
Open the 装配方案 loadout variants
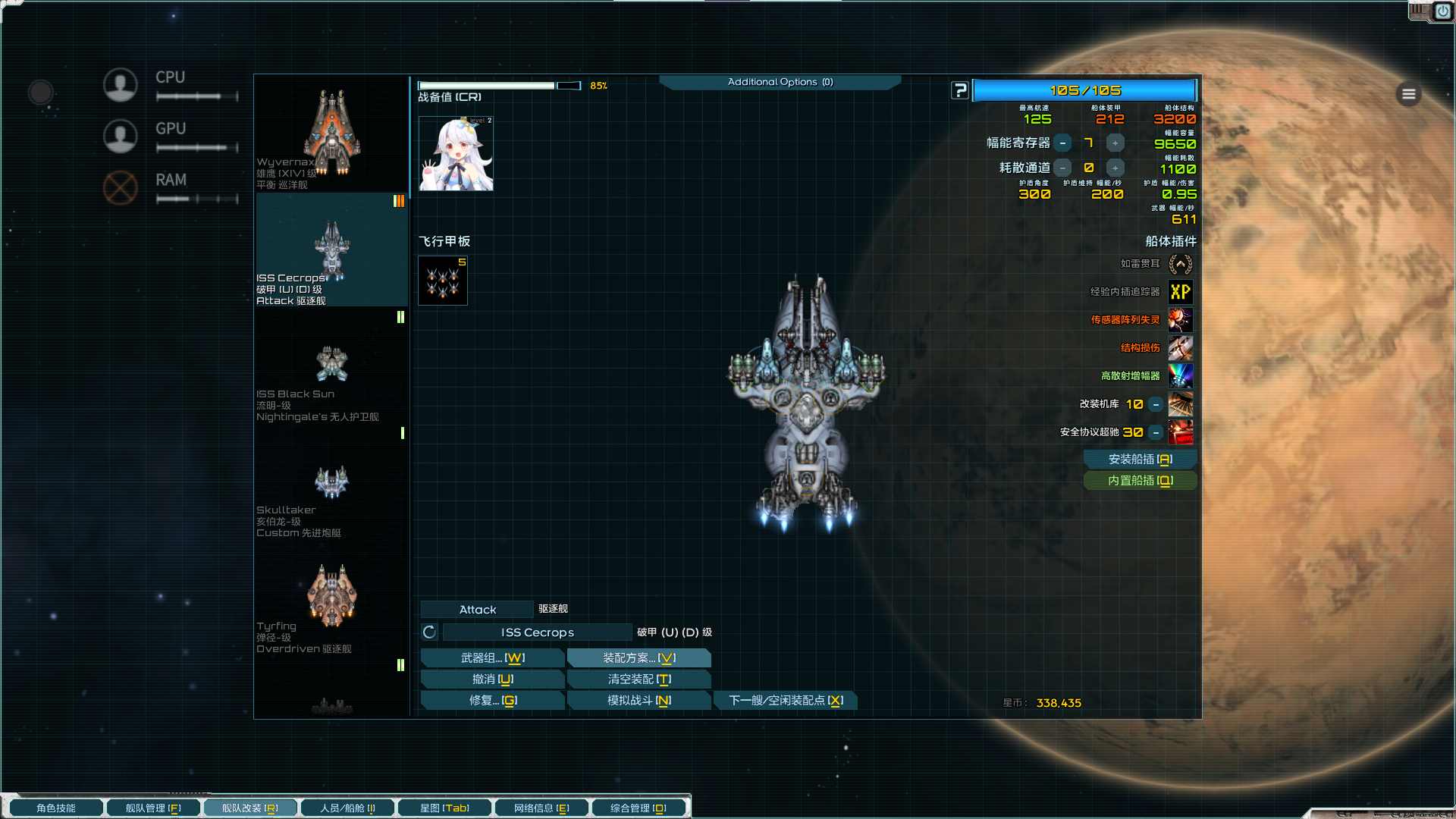click(x=639, y=658)
